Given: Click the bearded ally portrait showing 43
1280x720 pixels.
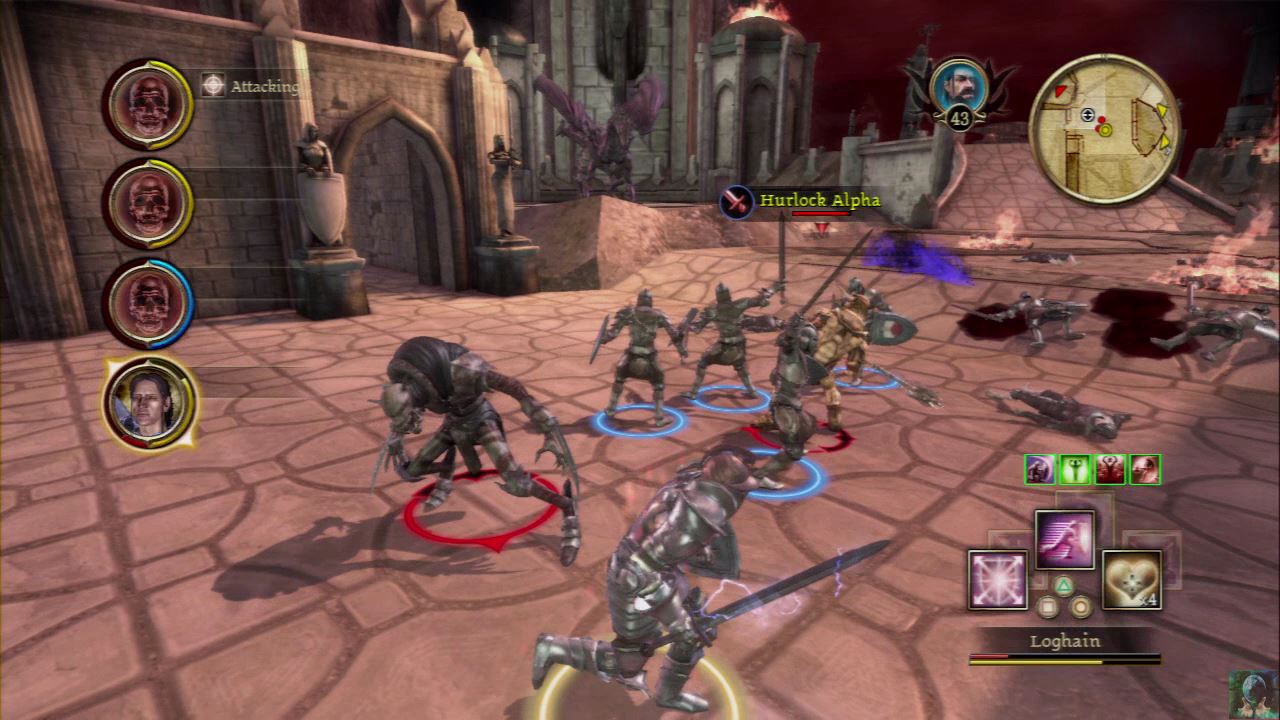Looking at the screenshot, I should (x=958, y=88).
